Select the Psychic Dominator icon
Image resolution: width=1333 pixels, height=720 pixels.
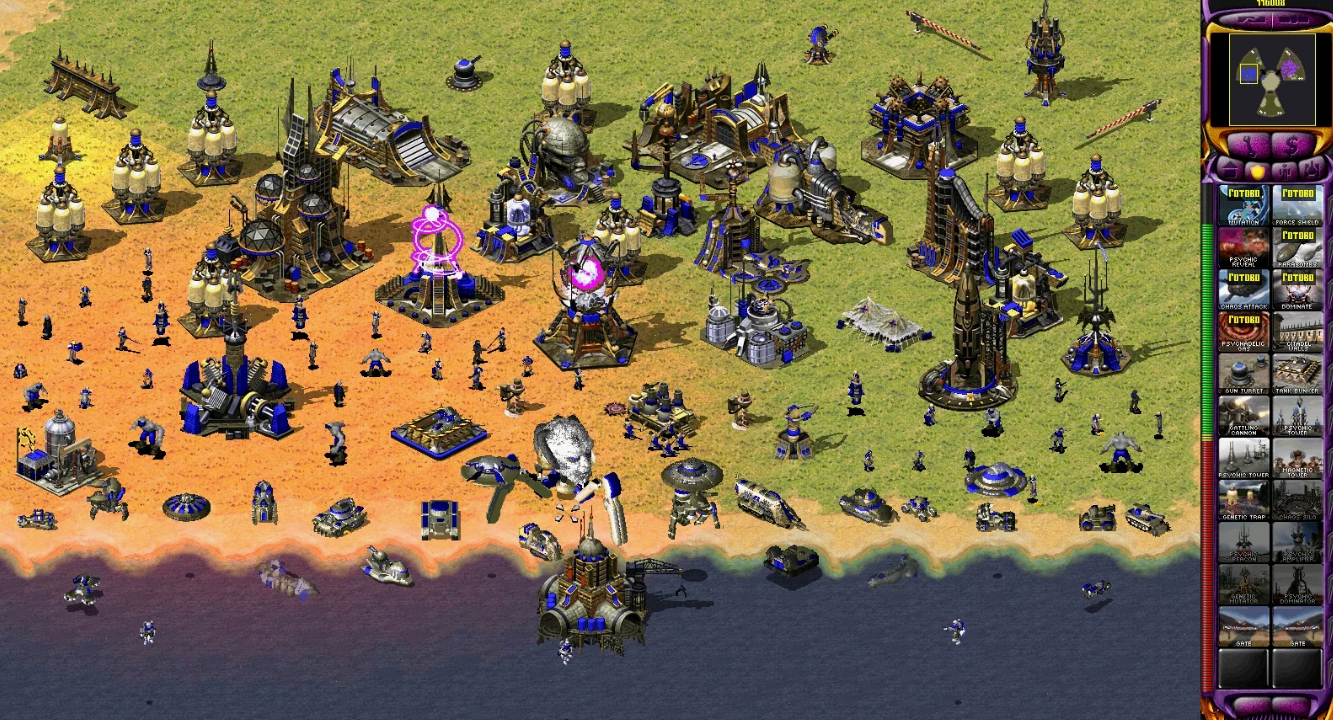[x=1297, y=583]
